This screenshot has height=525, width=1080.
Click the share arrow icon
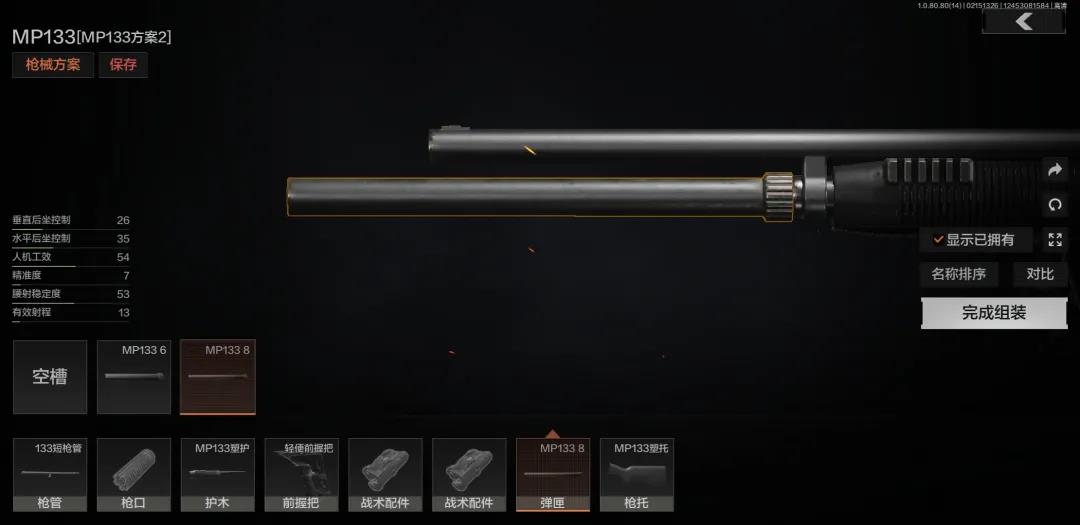point(1054,170)
